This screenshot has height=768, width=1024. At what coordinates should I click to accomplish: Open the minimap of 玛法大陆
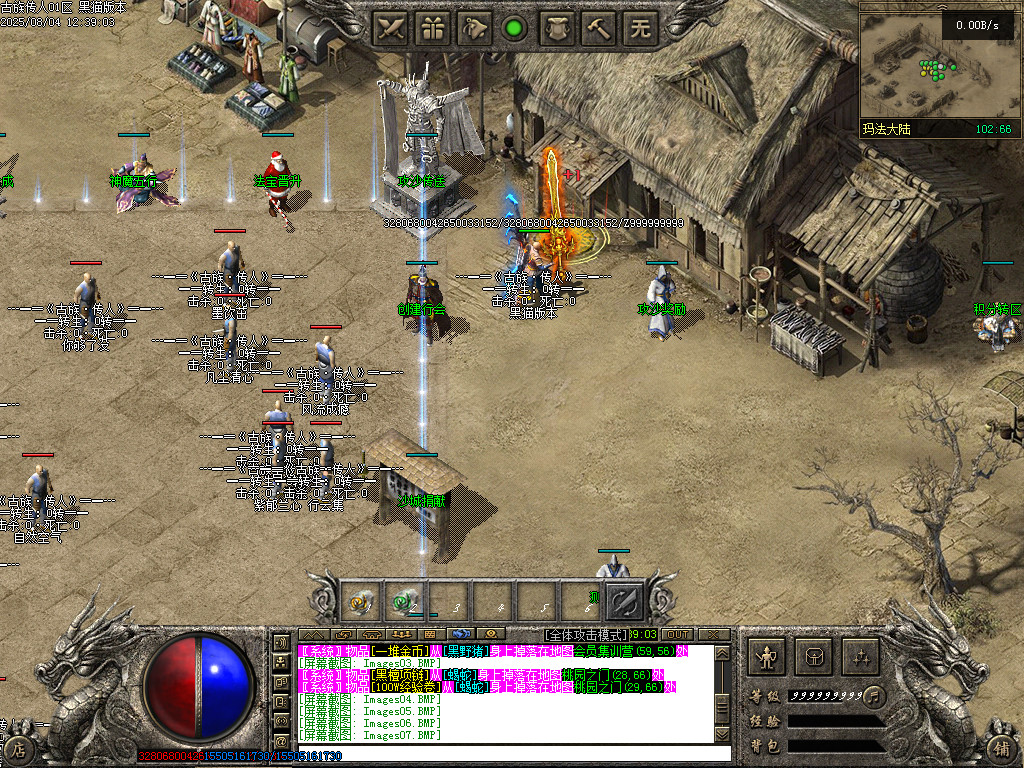[x=937, y=65]
